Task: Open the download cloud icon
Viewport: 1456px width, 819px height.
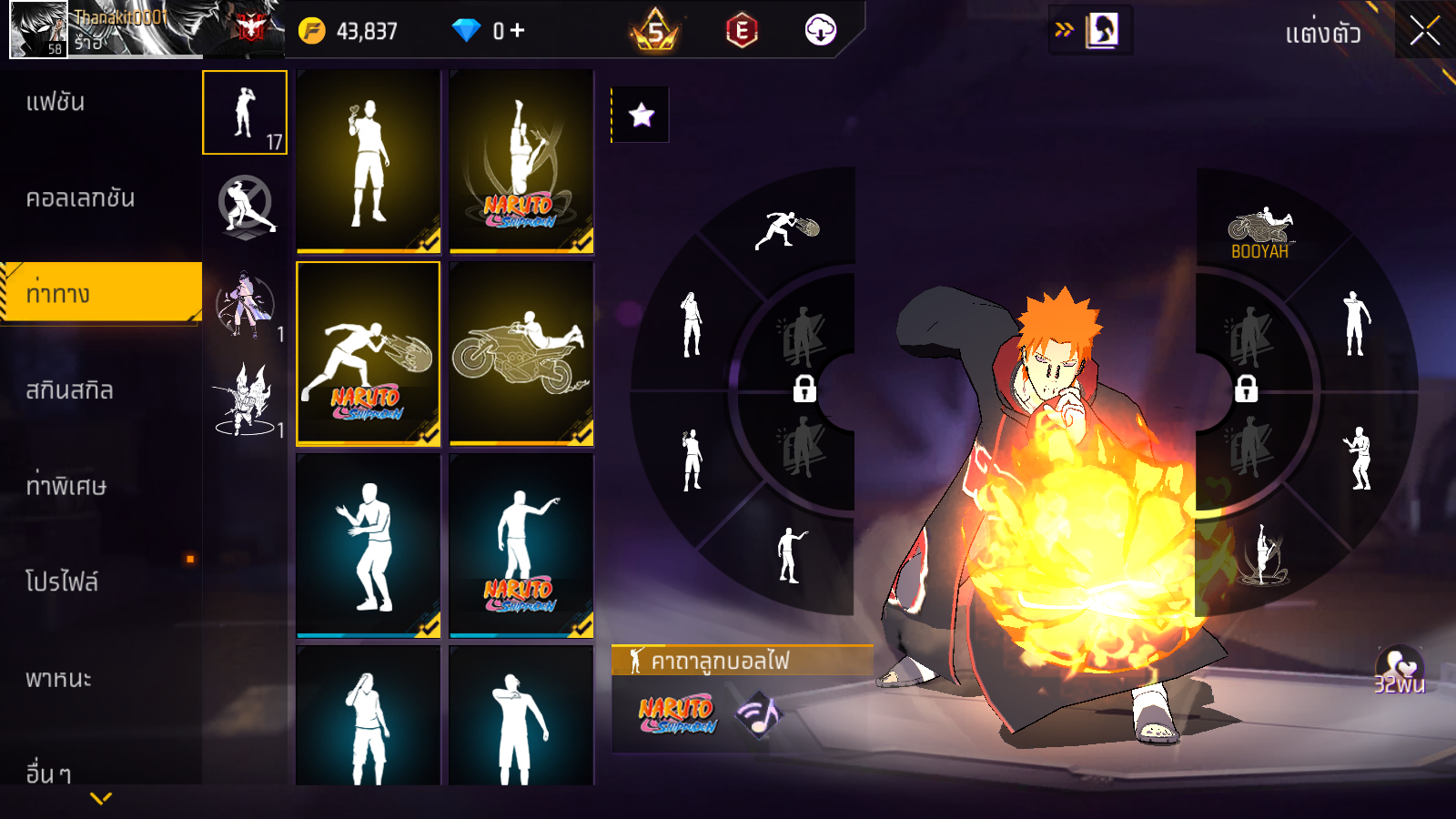Action: 820,31
